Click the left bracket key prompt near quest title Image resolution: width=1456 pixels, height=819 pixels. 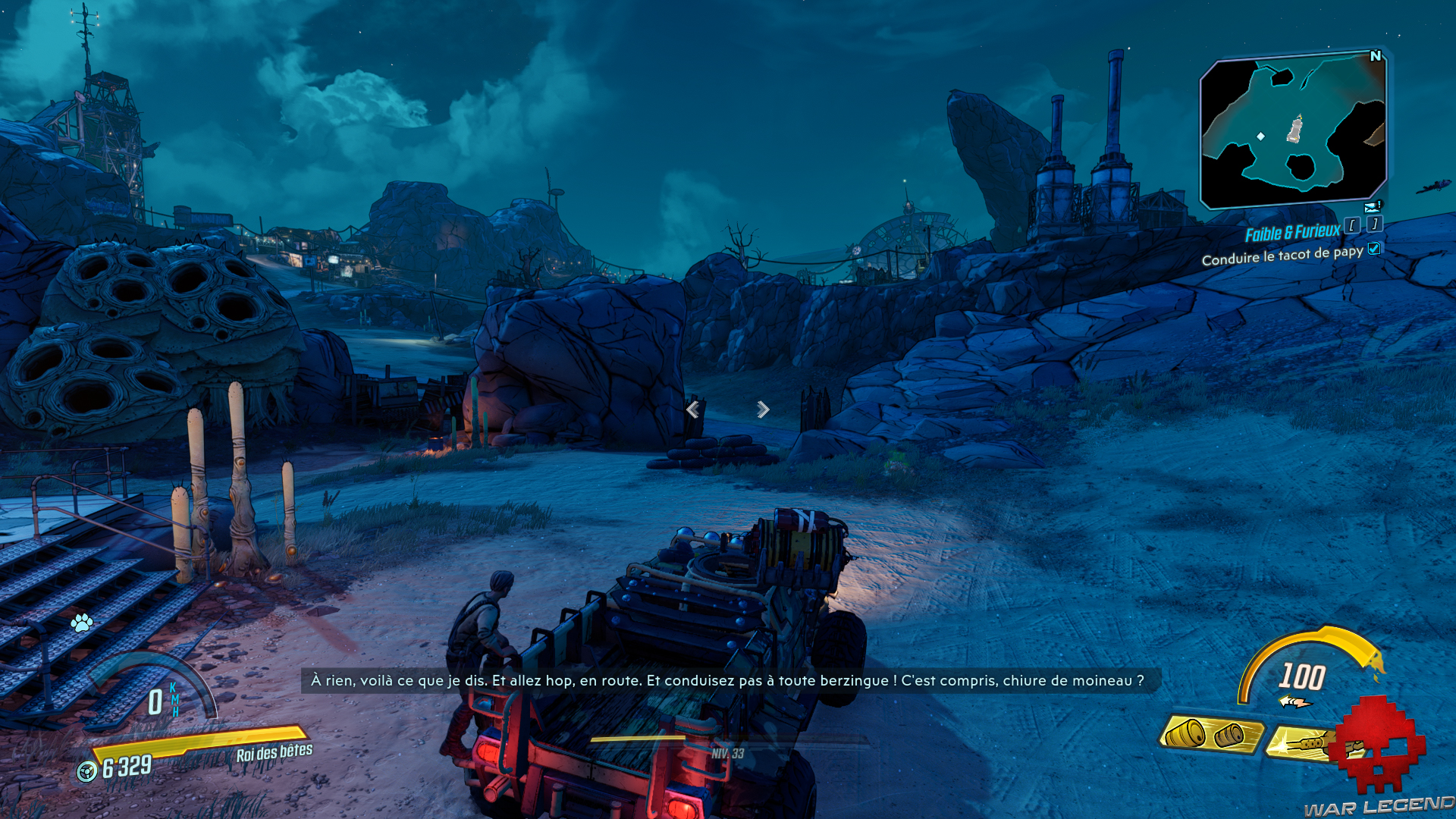click(x=1352, y=226)
